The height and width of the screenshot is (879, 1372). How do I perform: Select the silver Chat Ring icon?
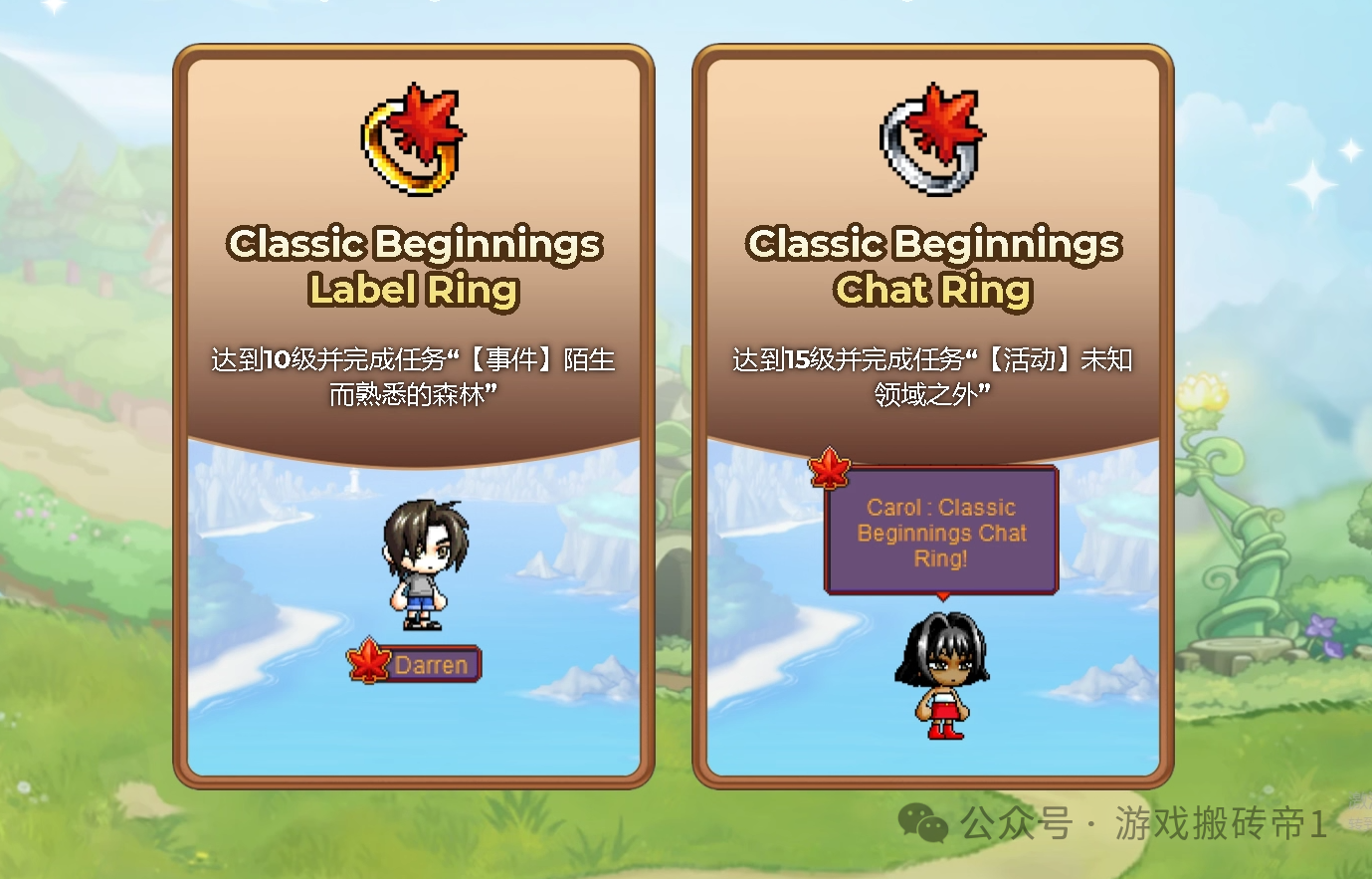coord(932,139)
